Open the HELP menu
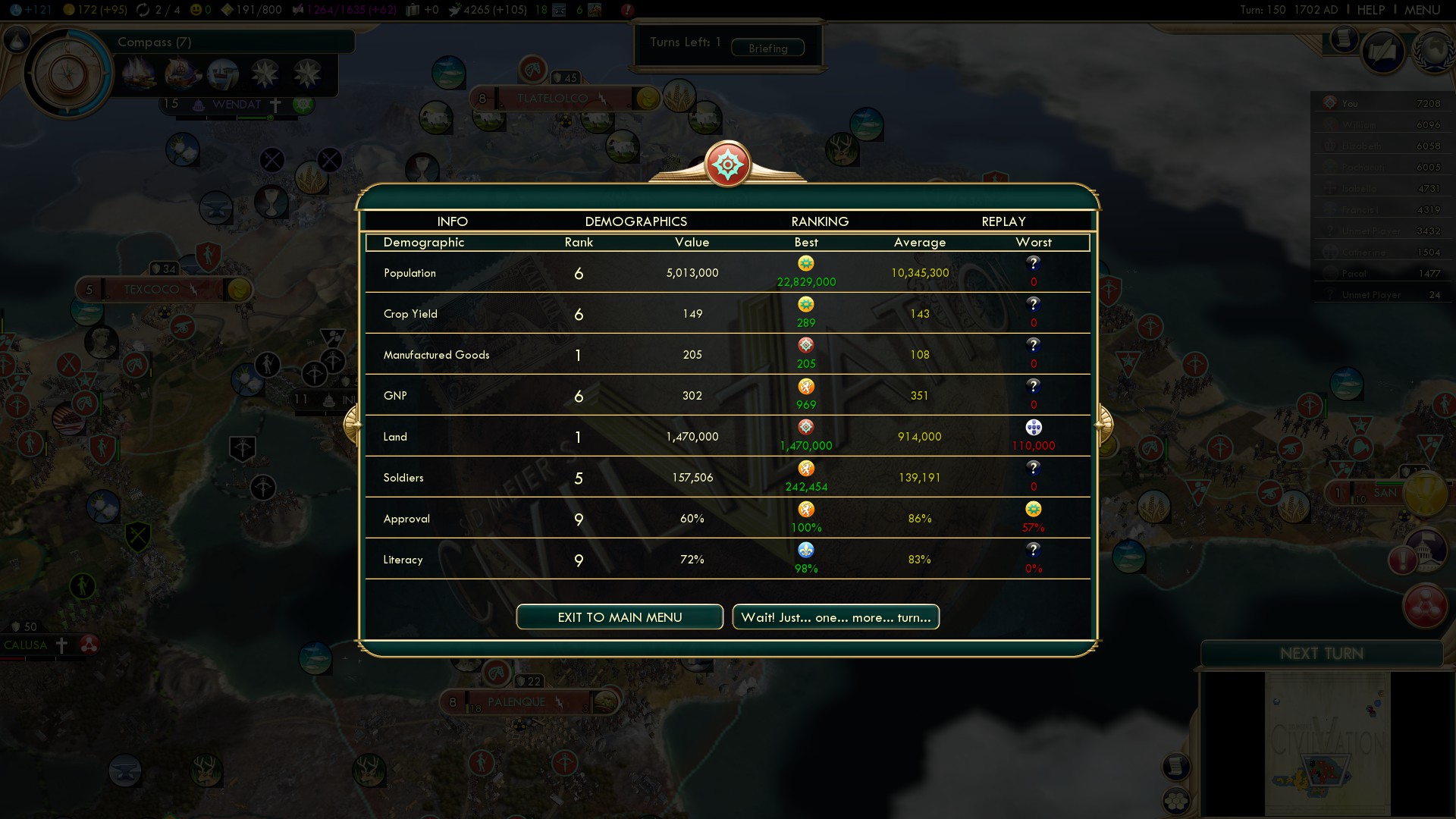Screen dimensions: 1456x819 click(1370, 10)
